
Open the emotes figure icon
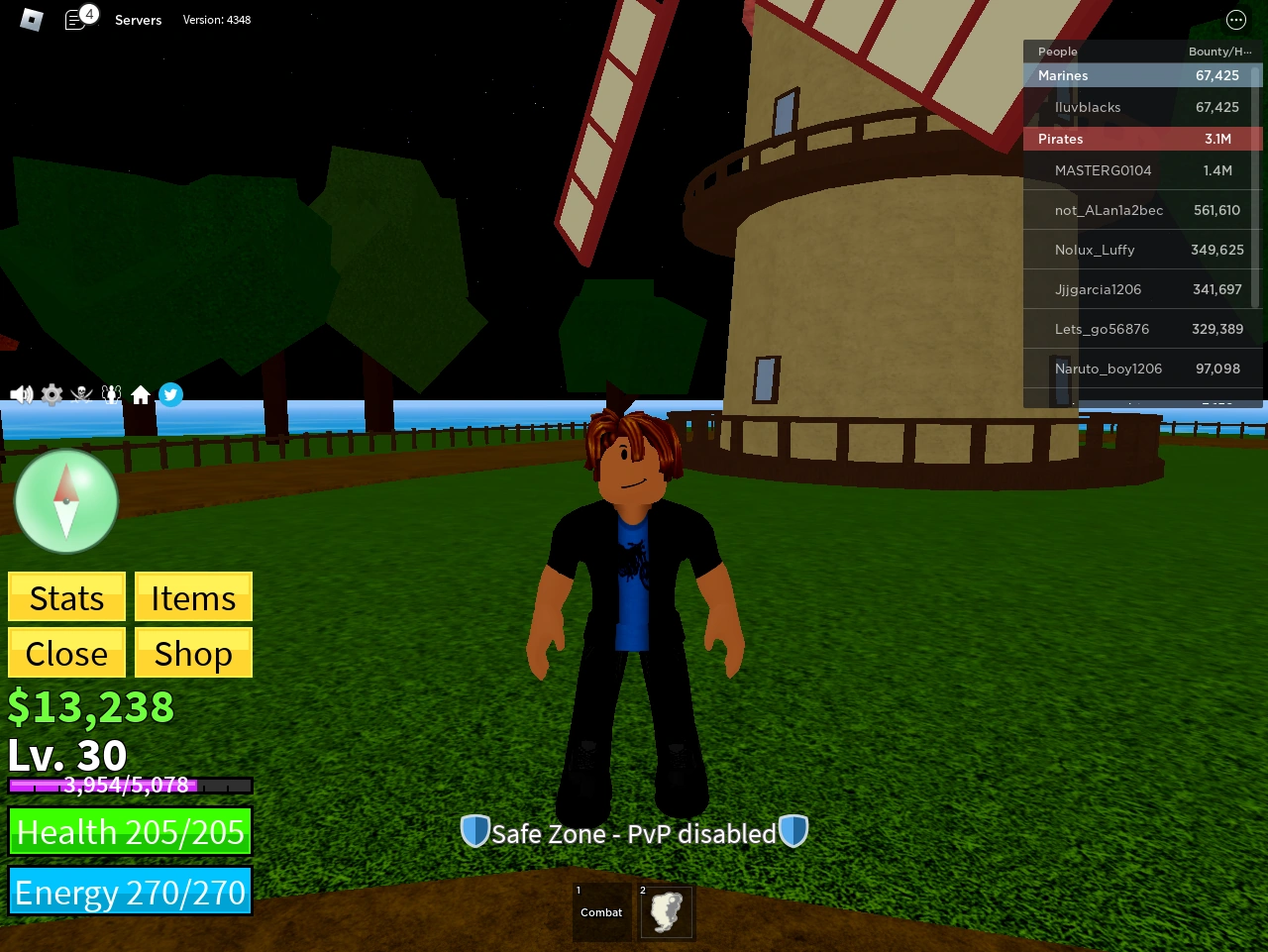(111, 394)
